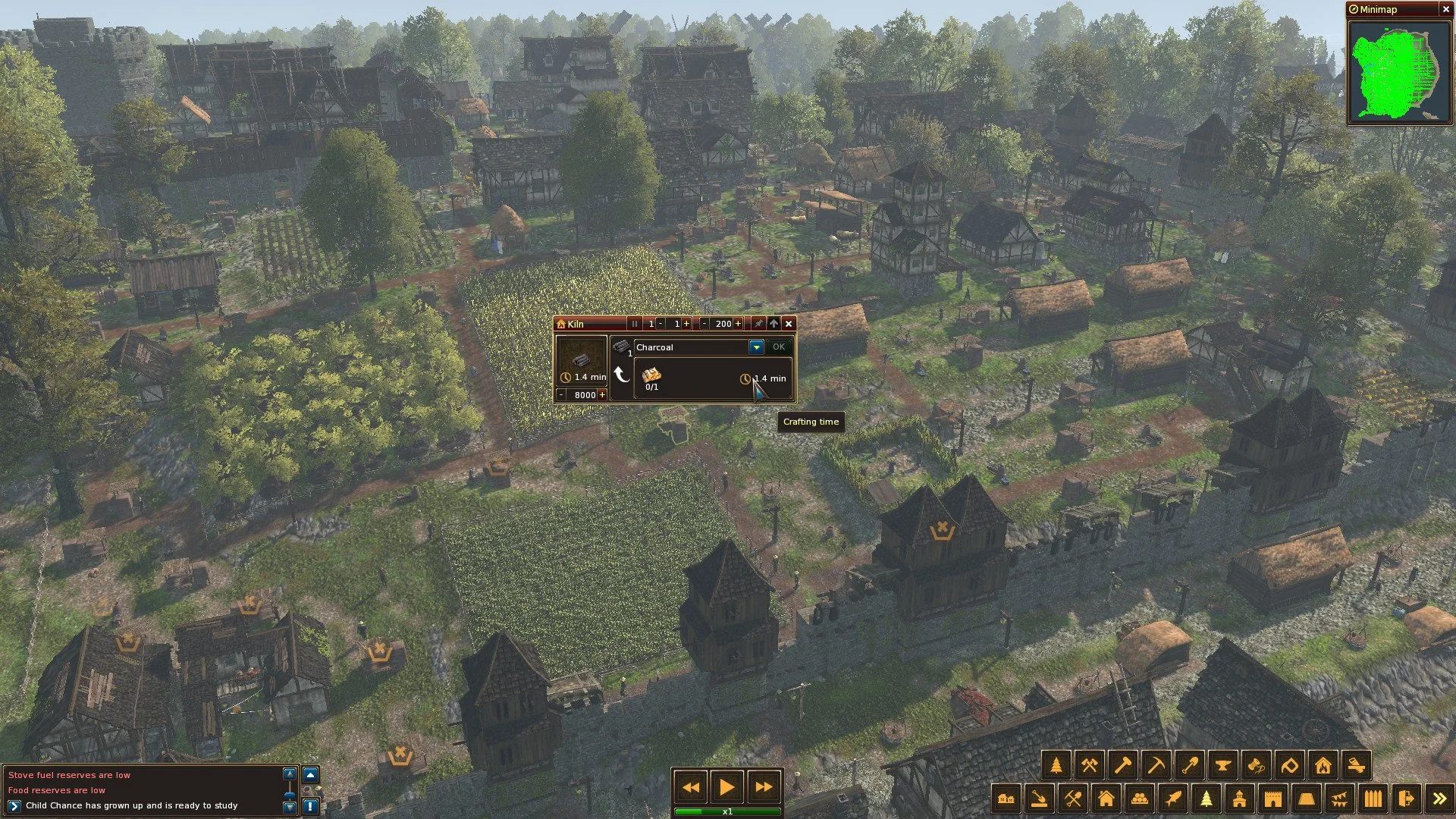Expand the toolbar with the double chevron

pyautogui.click(x=1438, y=797)
